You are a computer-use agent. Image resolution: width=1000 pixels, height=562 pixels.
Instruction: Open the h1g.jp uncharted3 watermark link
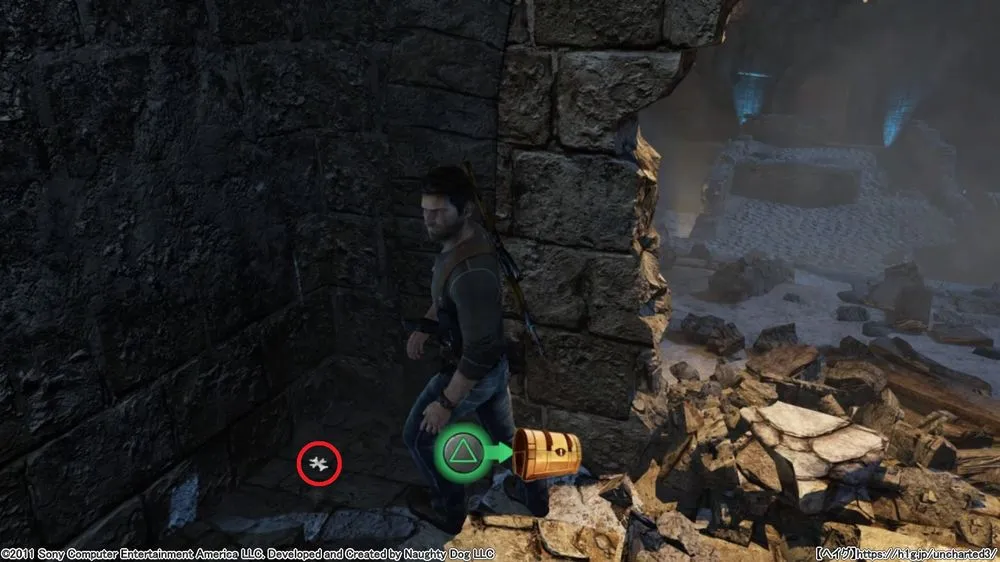929,552
